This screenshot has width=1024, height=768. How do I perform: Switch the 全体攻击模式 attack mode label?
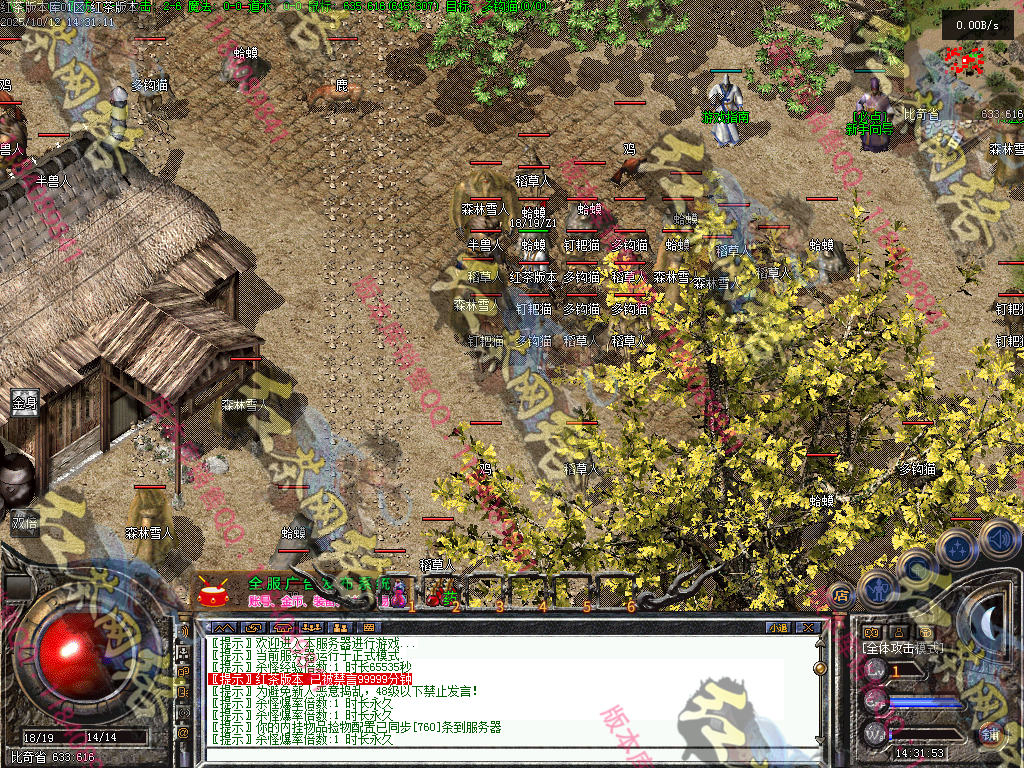point(902,648)
